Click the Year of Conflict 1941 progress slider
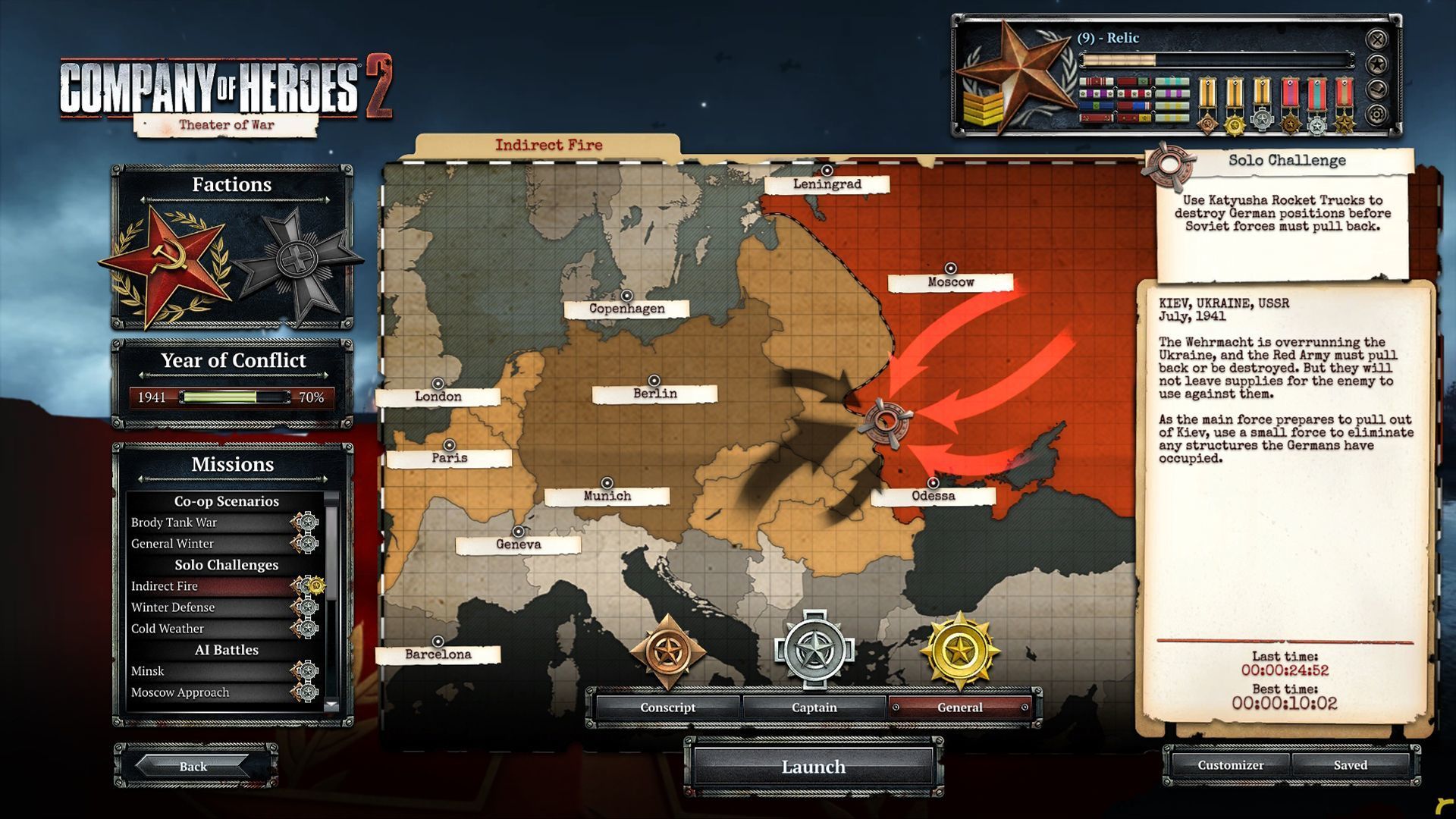This screenshot has height=819, width=1456. click(234, 397)
